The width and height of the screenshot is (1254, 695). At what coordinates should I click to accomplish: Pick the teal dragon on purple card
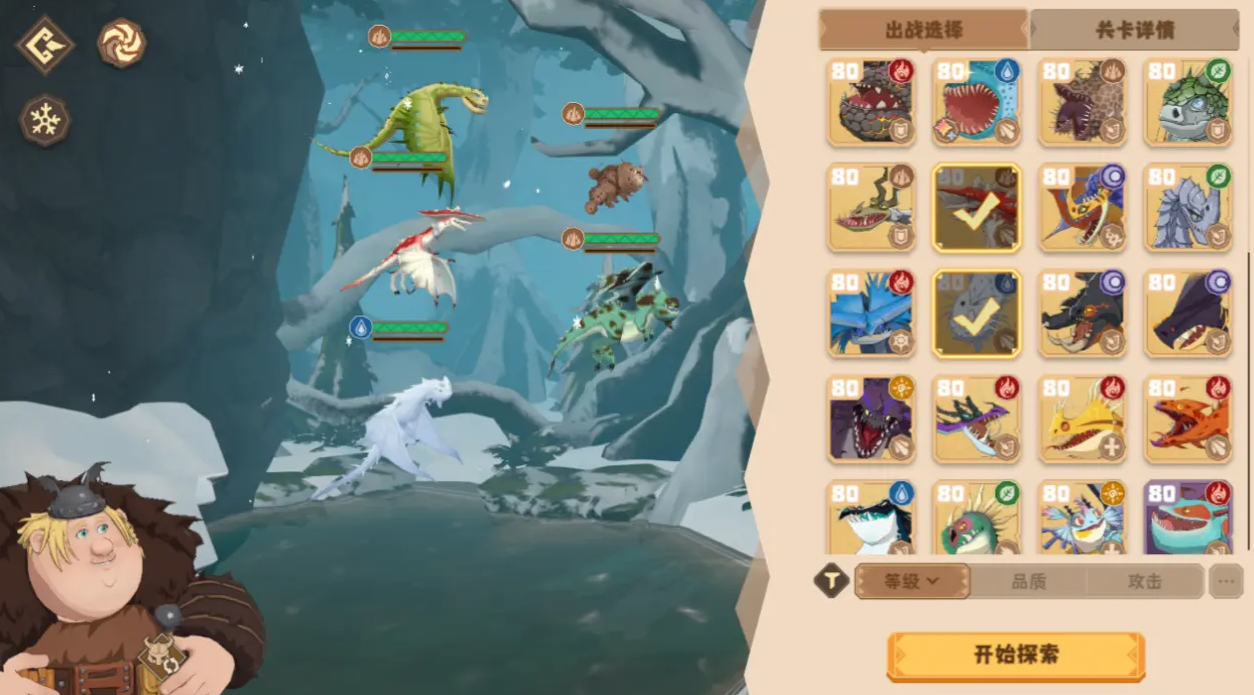(1187, 518)
